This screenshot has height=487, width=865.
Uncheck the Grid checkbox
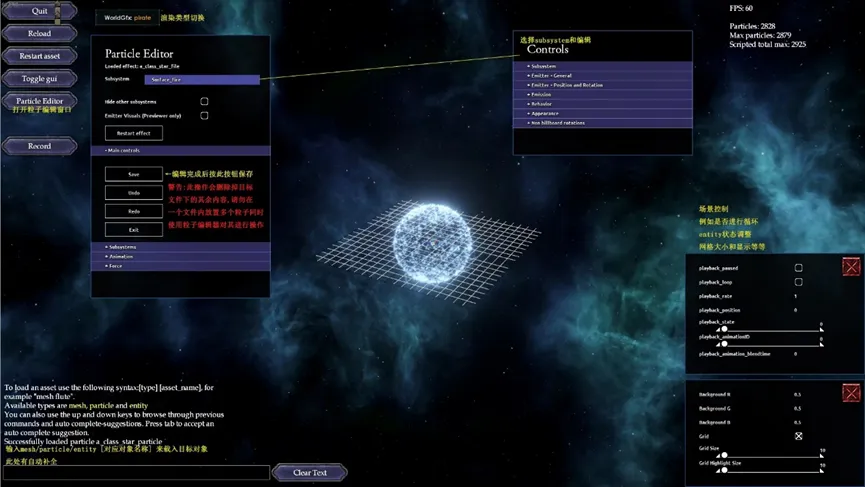(798, 436)
